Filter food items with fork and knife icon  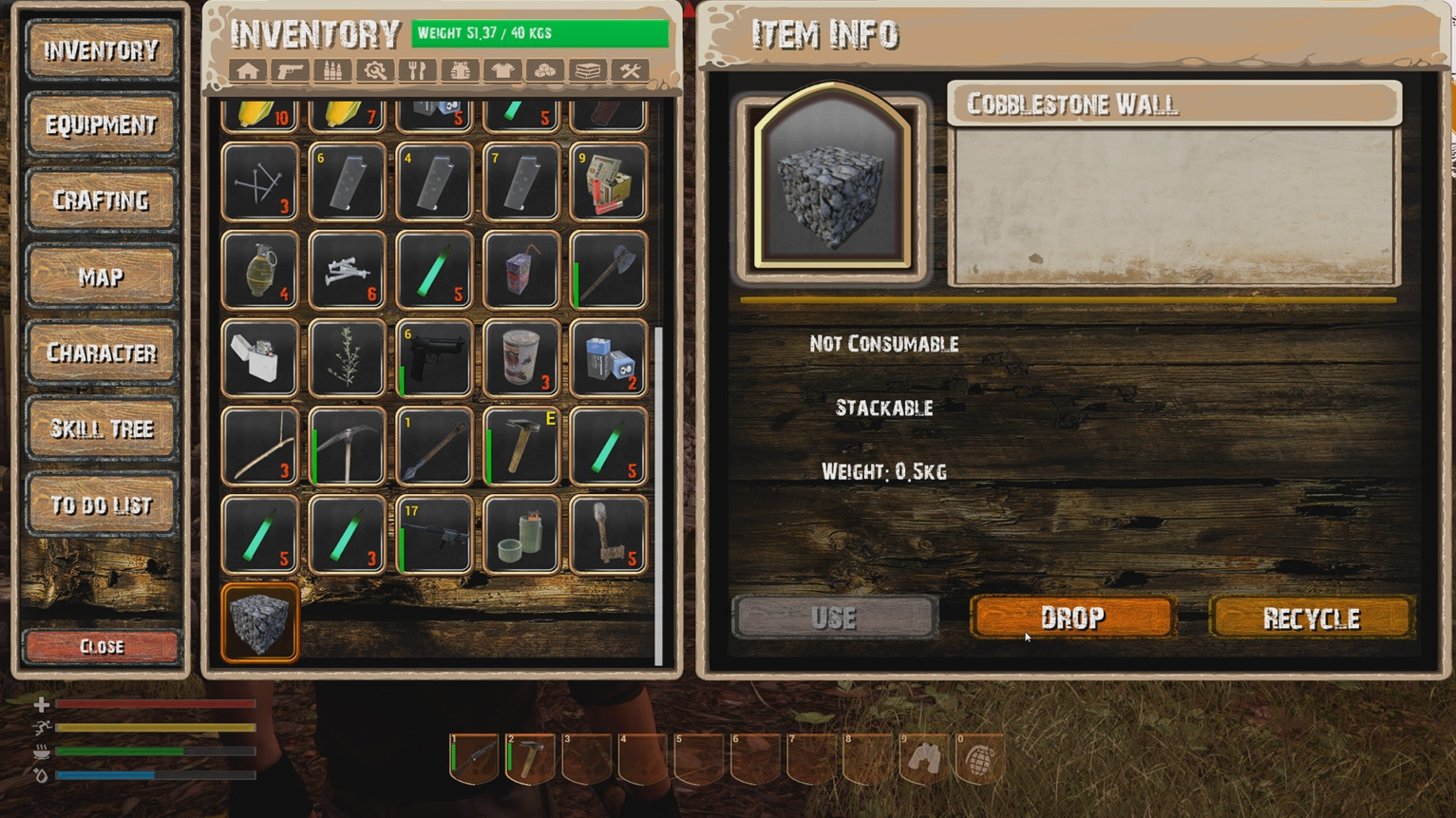point(417,70)
